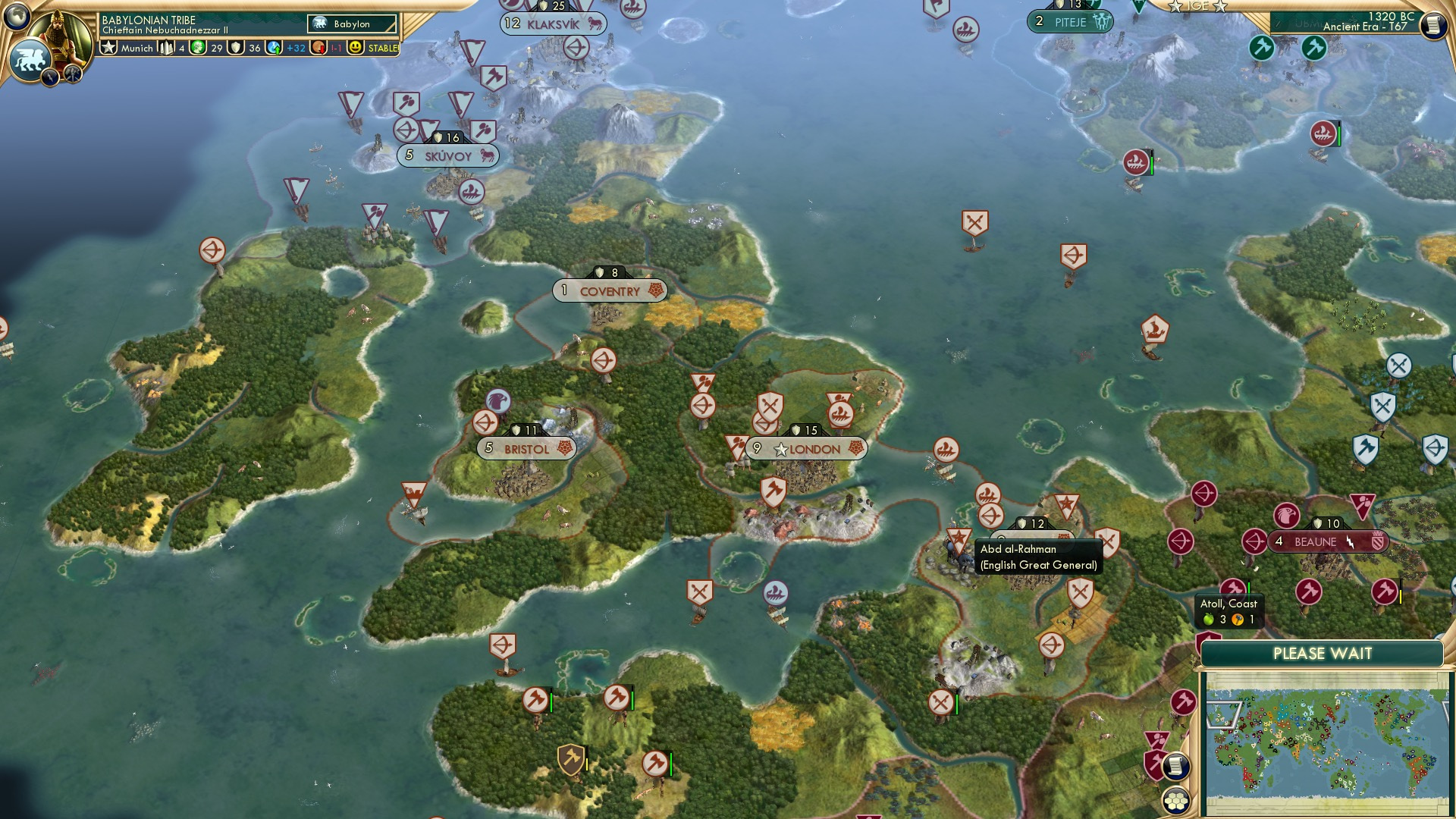This screenshot has width=1456, height=819.
Task: Click the STABLE stability indicator
Action: 383,48
